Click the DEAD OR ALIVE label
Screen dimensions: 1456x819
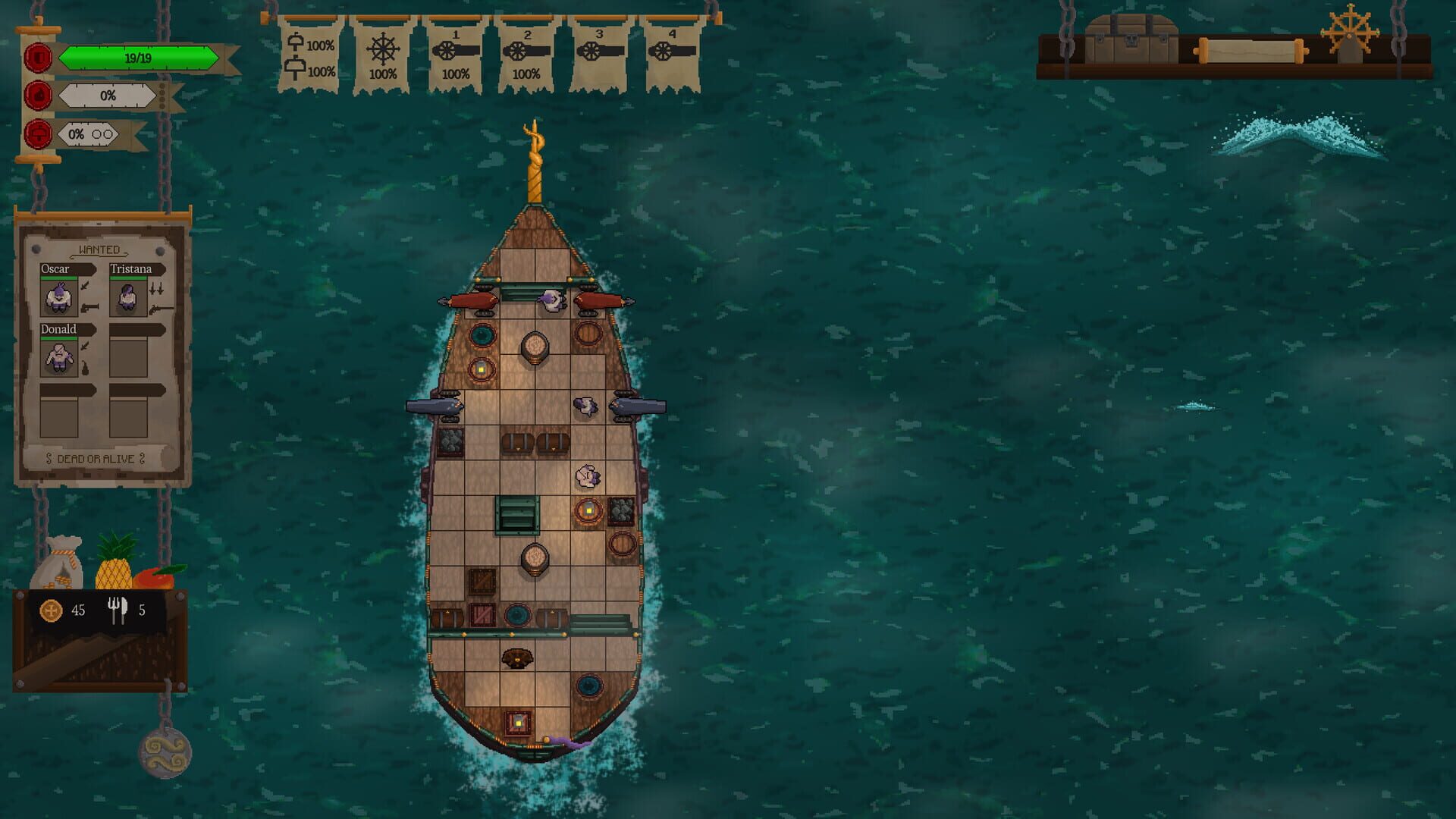[95, 459]
